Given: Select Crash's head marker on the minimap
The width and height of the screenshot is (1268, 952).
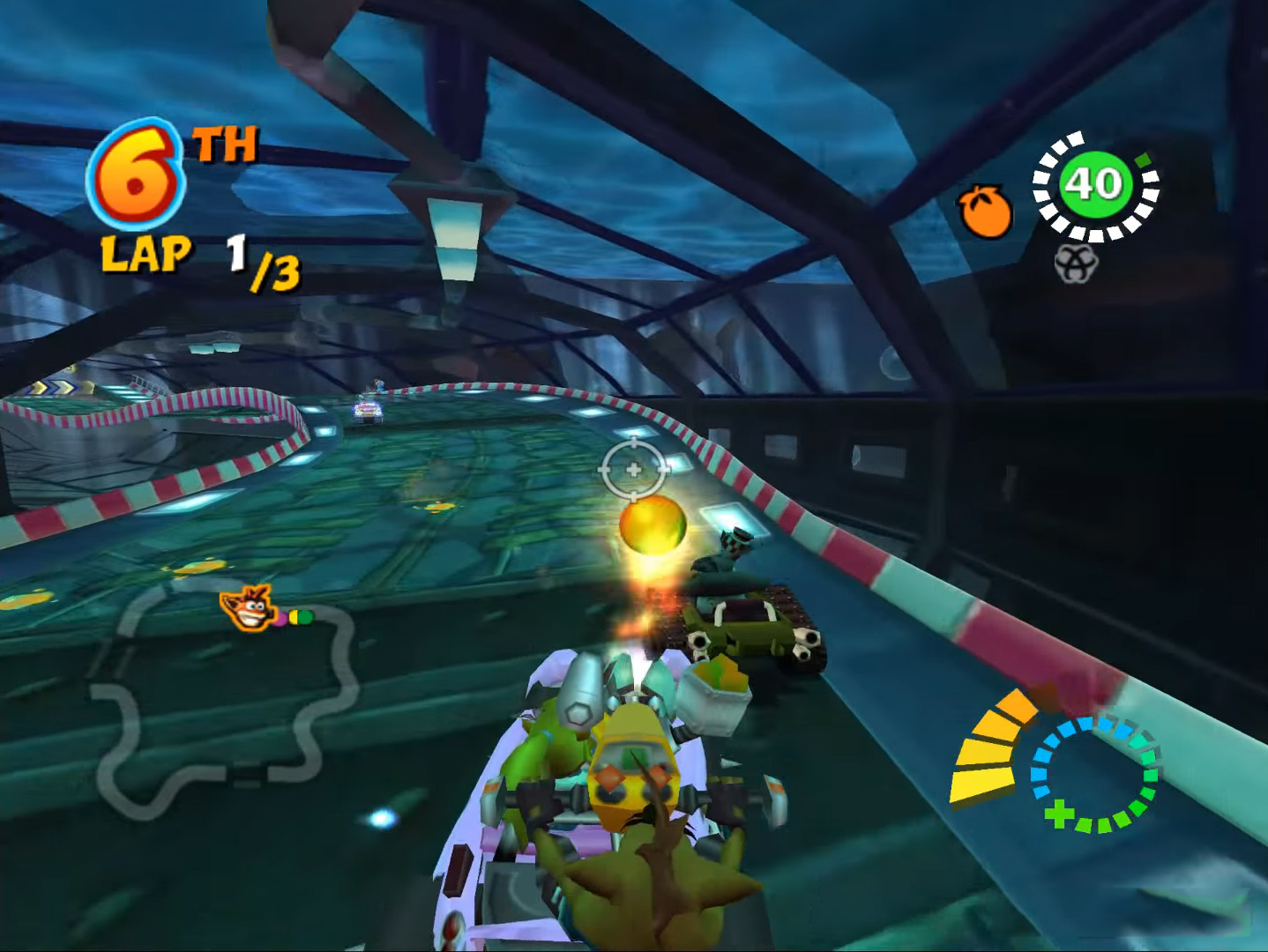Looking at the screenshot, I should 248,608.
